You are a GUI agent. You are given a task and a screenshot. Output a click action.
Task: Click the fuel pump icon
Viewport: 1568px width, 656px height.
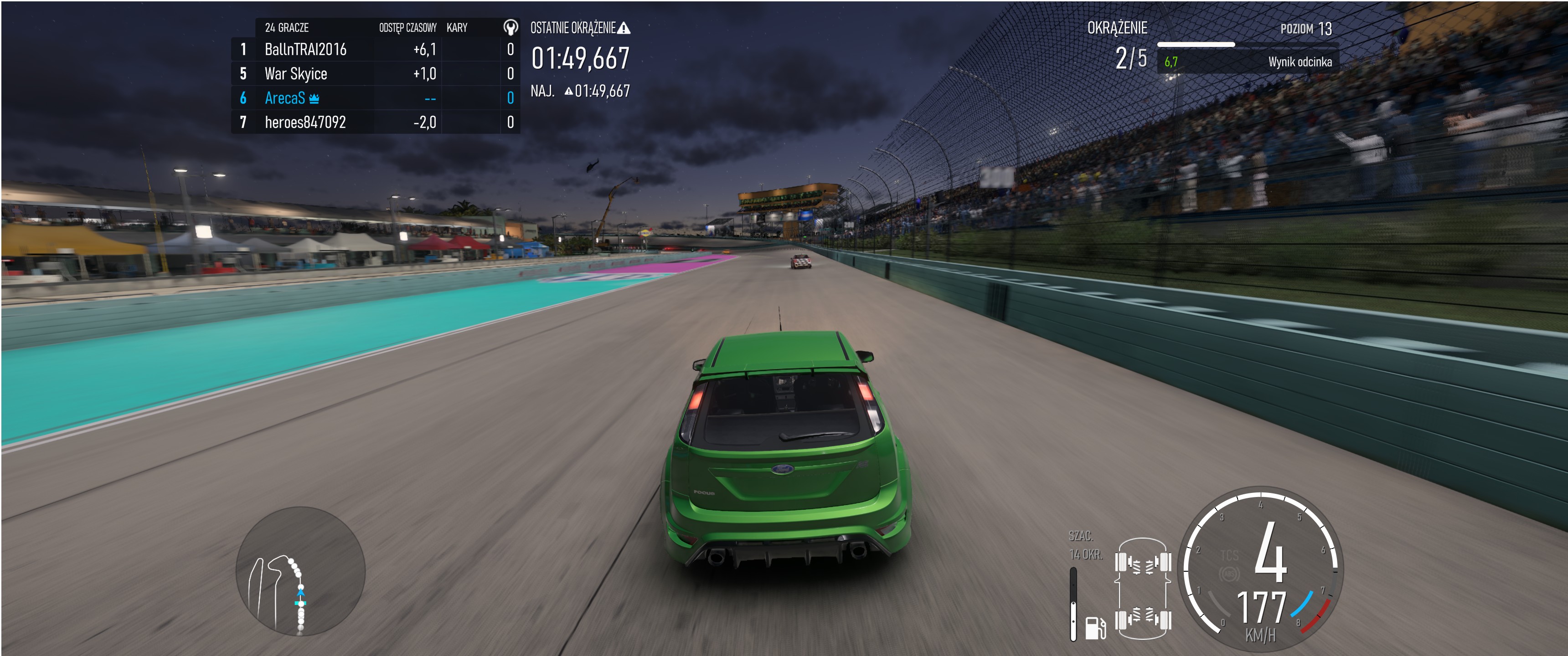pos(1095,627)
